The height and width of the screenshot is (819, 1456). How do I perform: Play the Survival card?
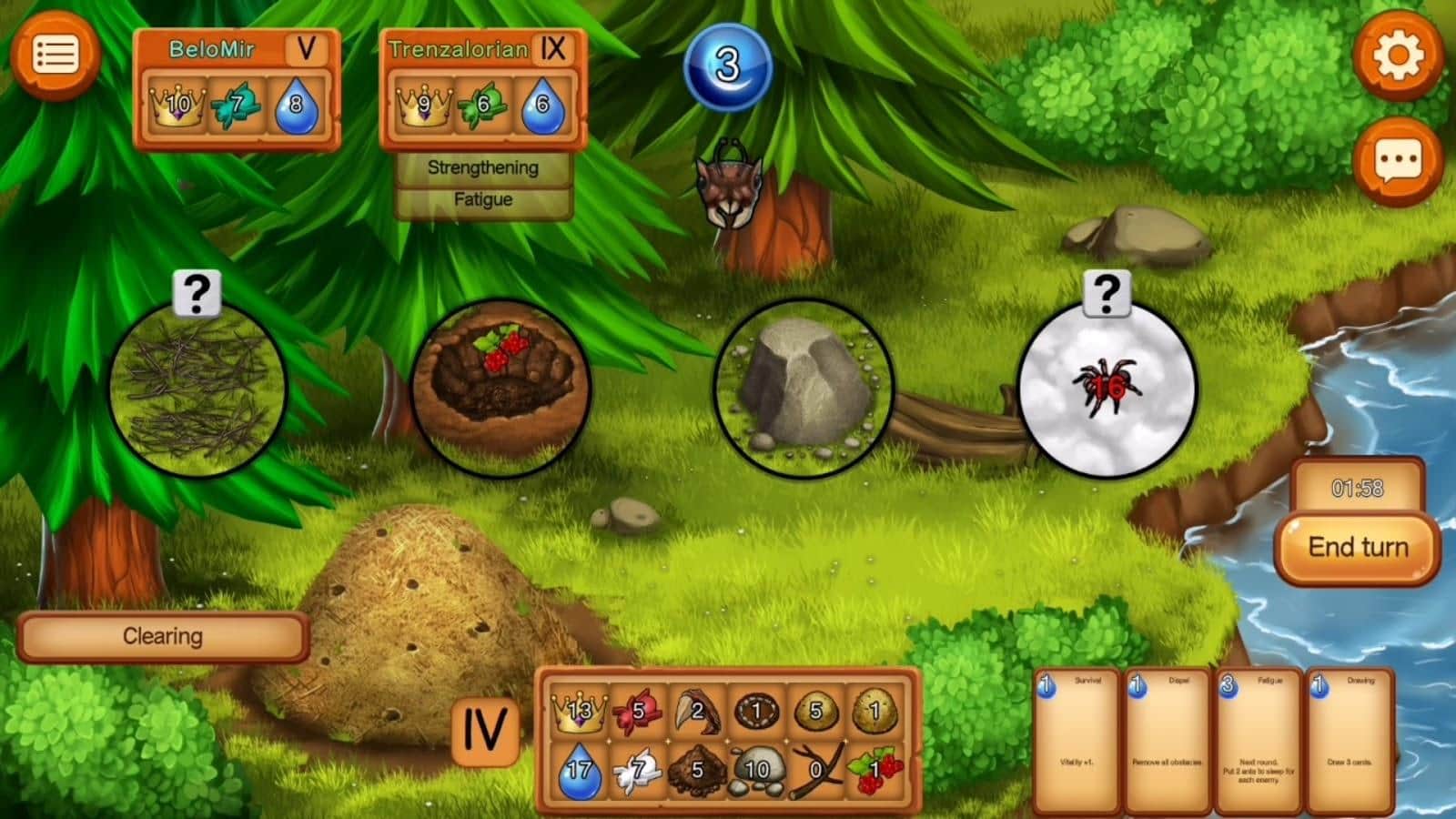(1077, 739)
